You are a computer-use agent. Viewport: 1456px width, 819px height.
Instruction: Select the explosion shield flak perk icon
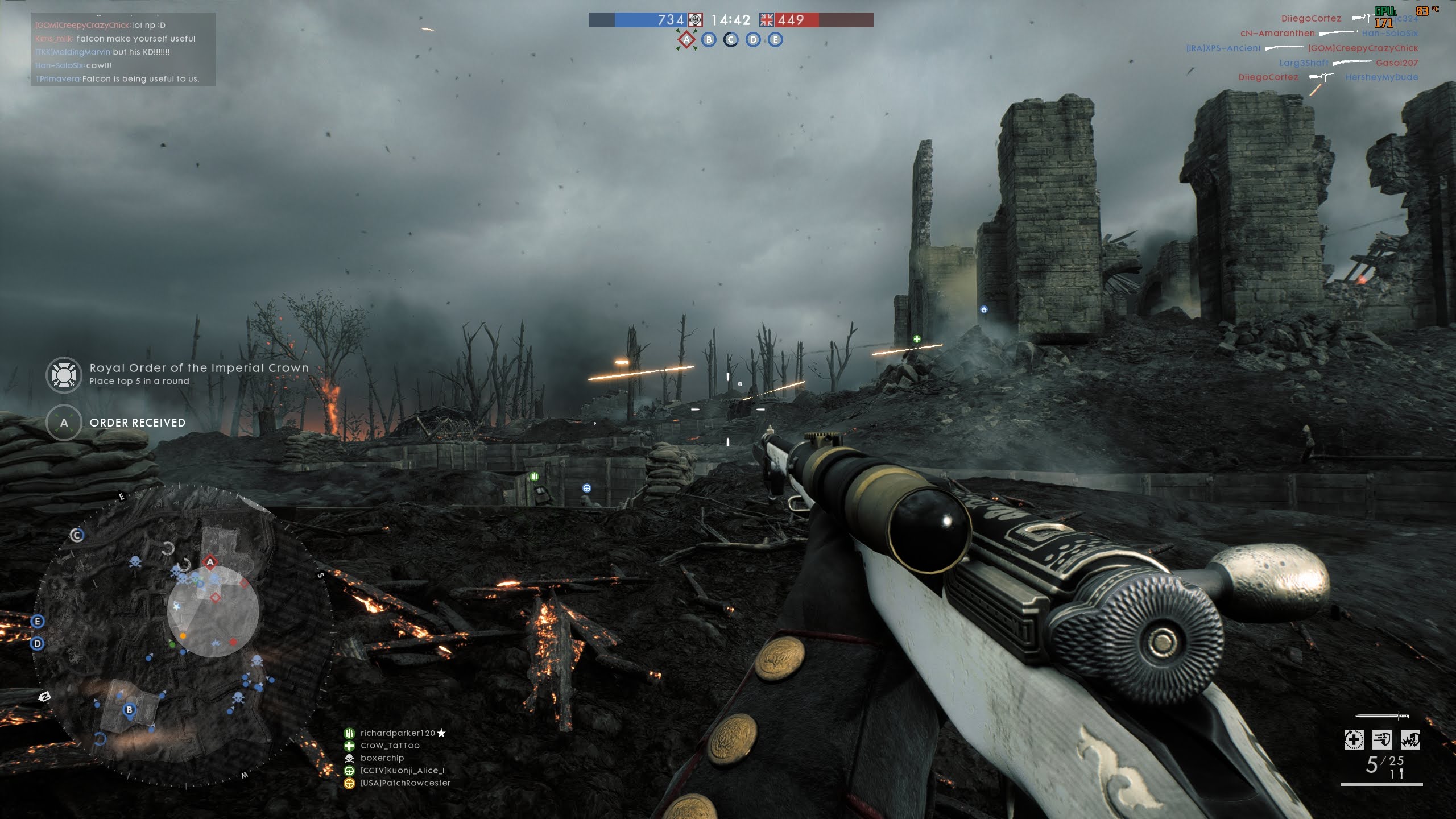(1410, 740)
